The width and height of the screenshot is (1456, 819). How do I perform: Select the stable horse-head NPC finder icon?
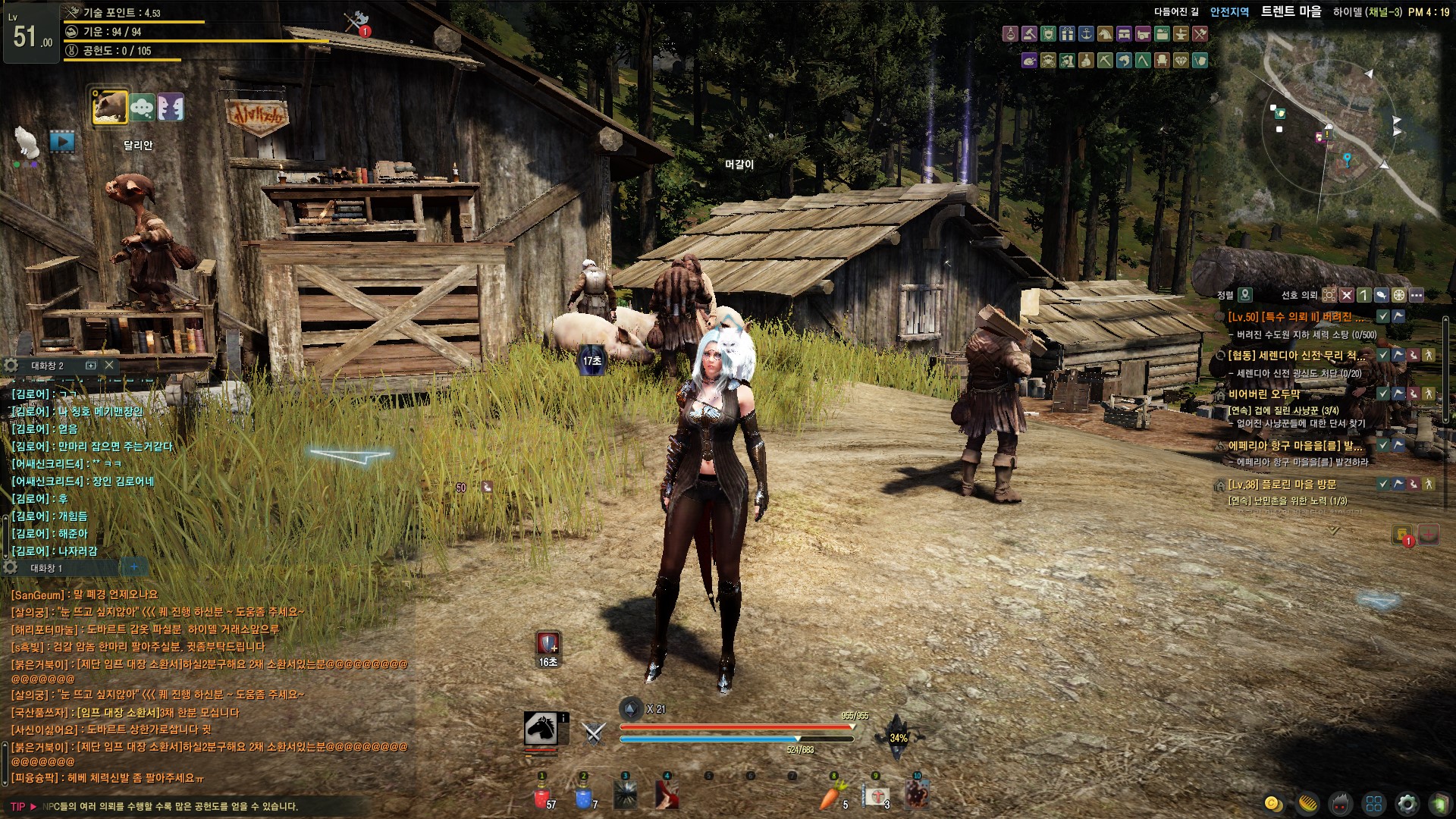(x=1105, y=34)
